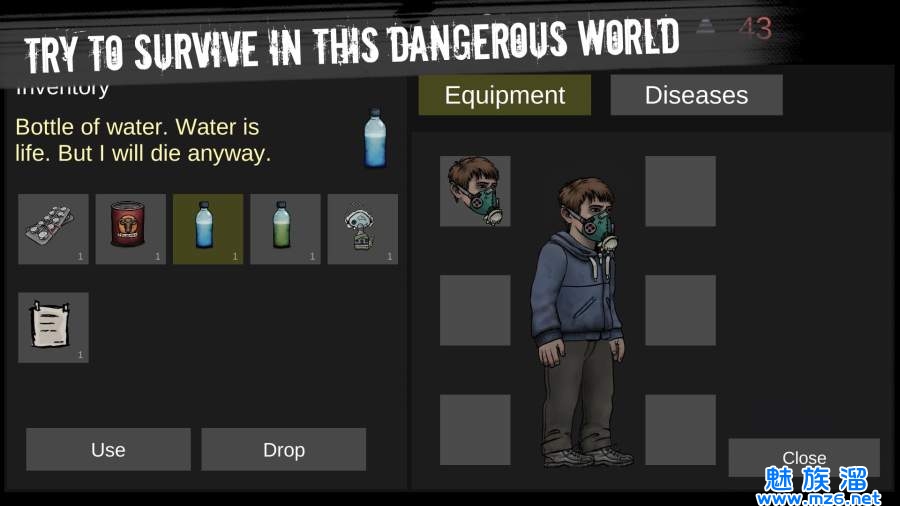Select the gas mask inventory slot
900x506 pixels.
tap(362, 229)
